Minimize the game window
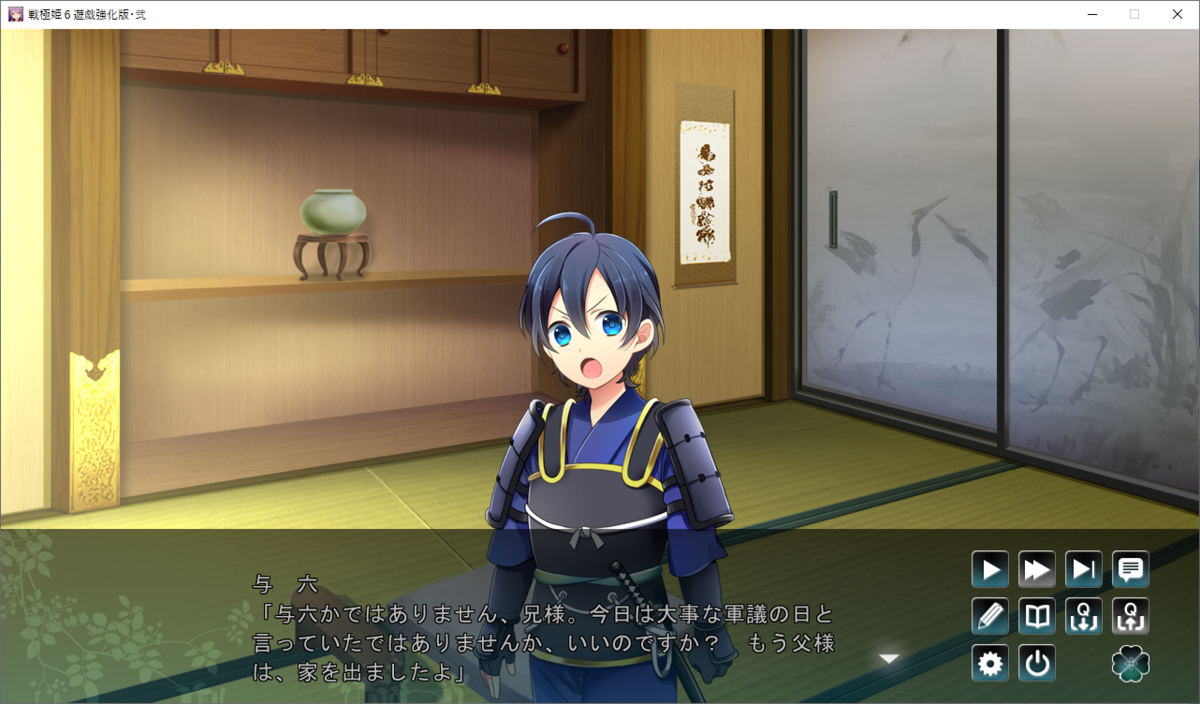1200x704 pixels. [1091, 14]
